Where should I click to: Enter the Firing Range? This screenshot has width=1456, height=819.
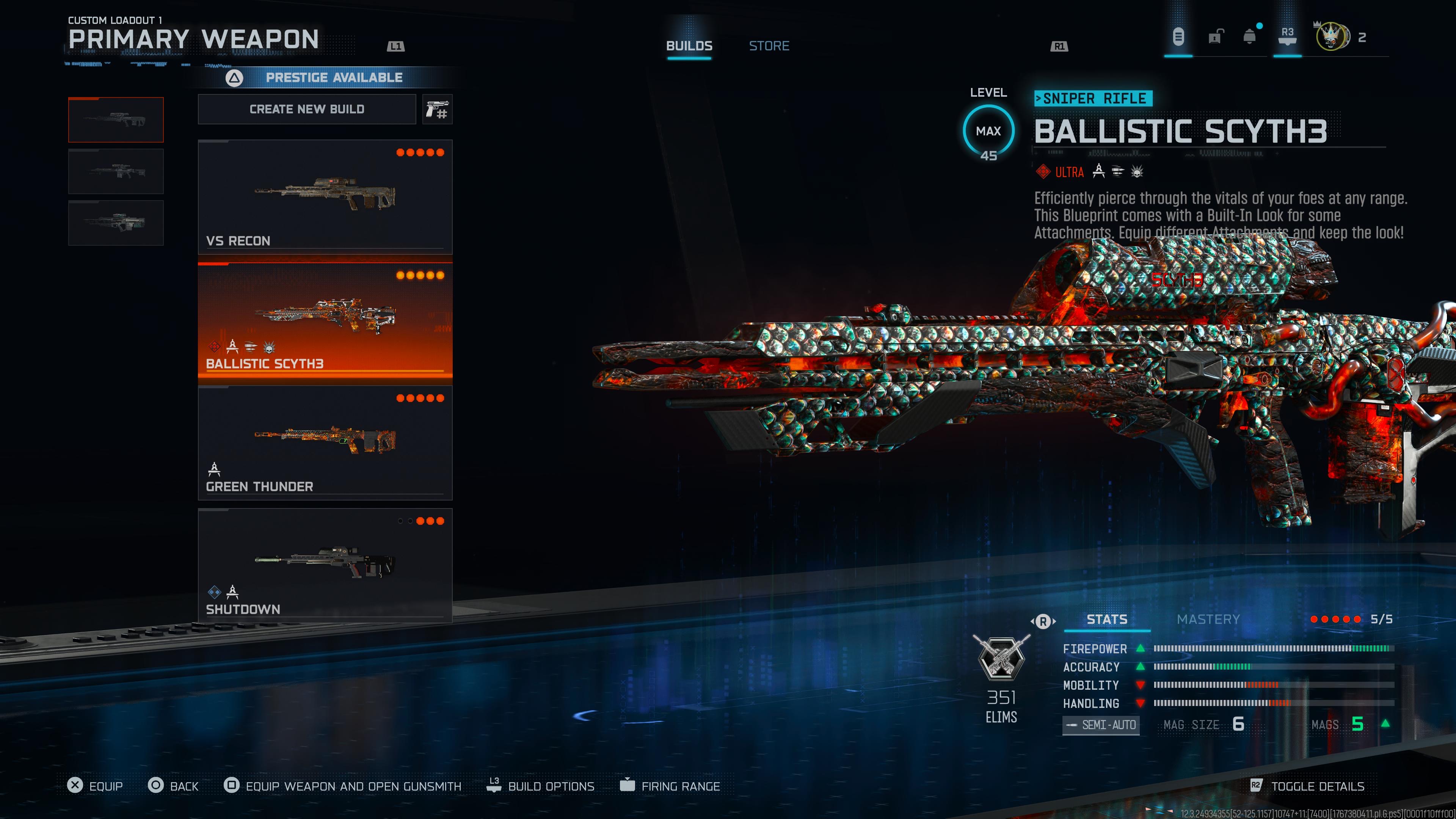tap(670, 786)
